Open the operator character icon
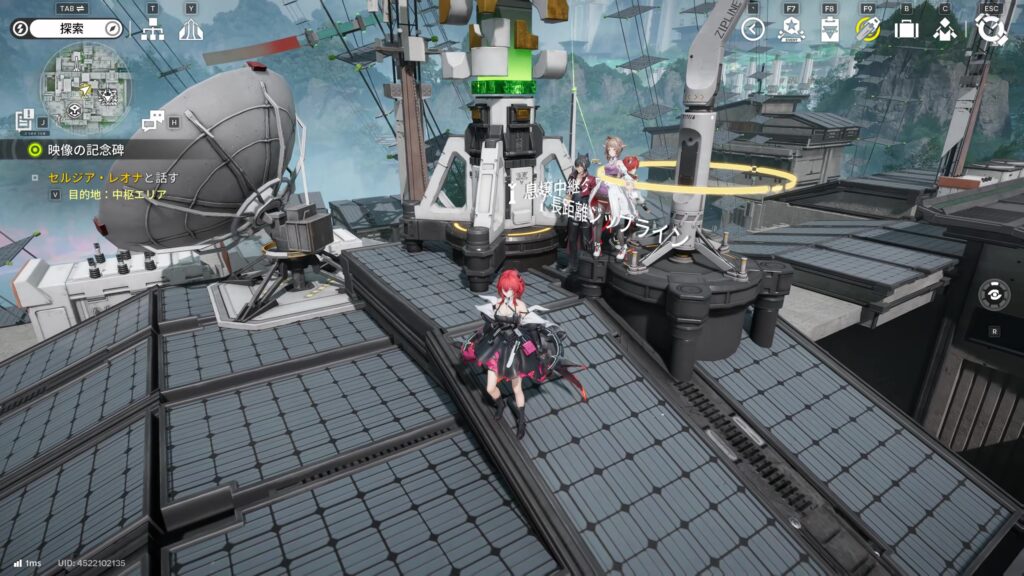 tap(944, 29)
